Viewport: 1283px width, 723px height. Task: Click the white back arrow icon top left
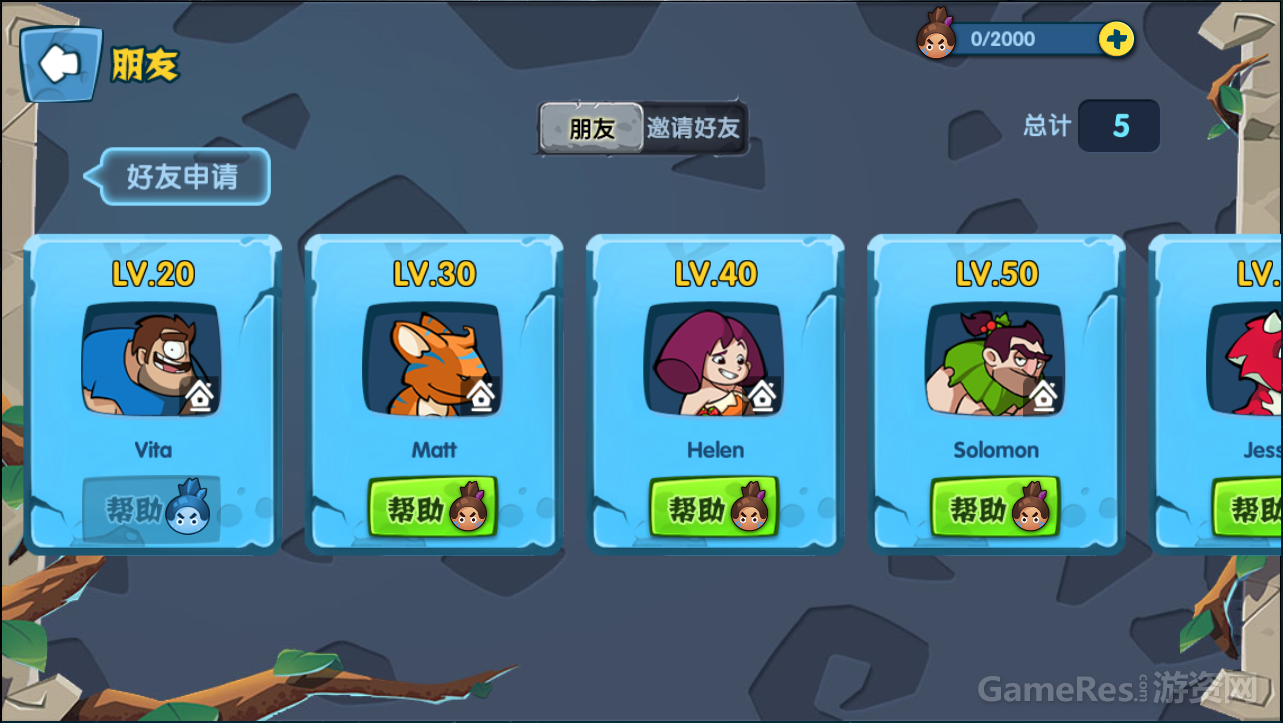click(59, 62)
